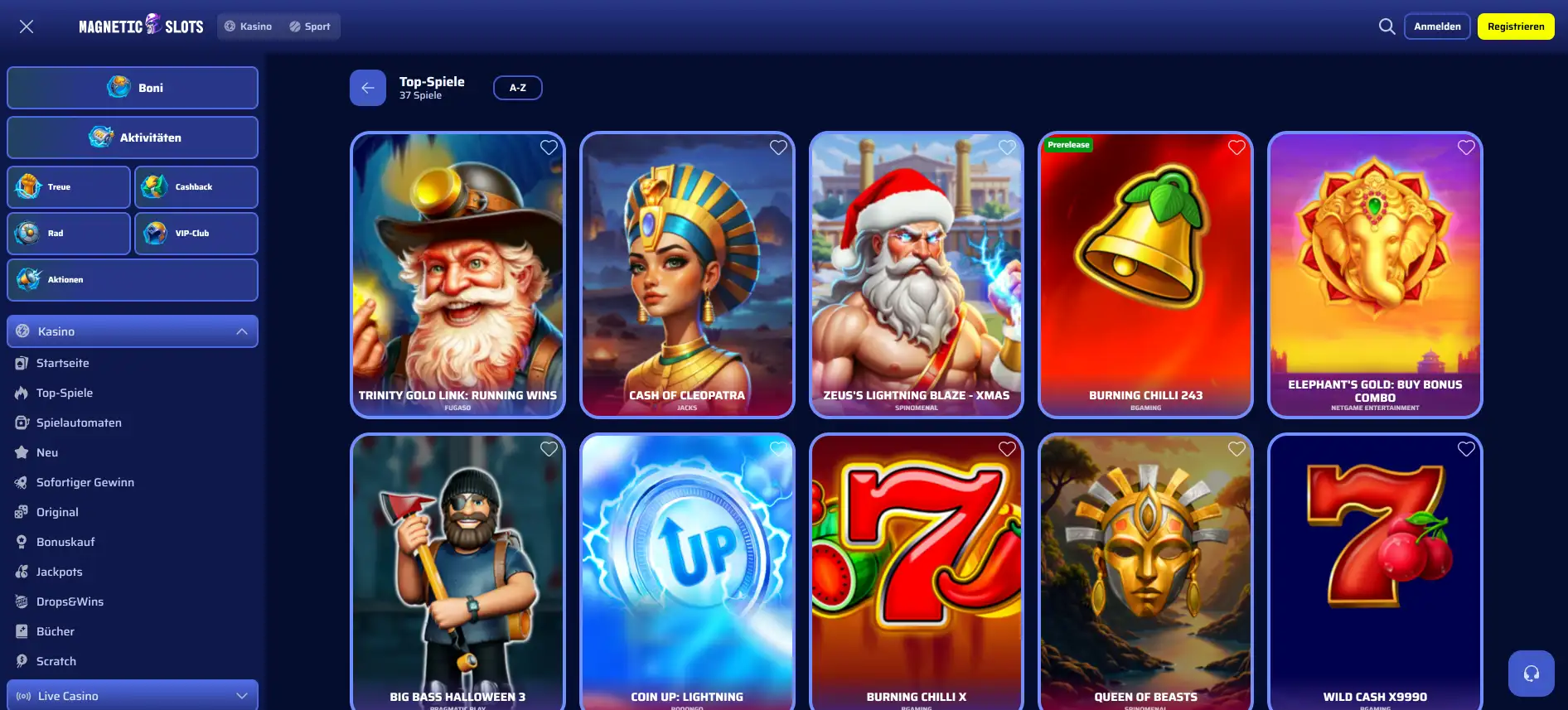Switch to the Sport tab
1568x710 pixels.
311,26
